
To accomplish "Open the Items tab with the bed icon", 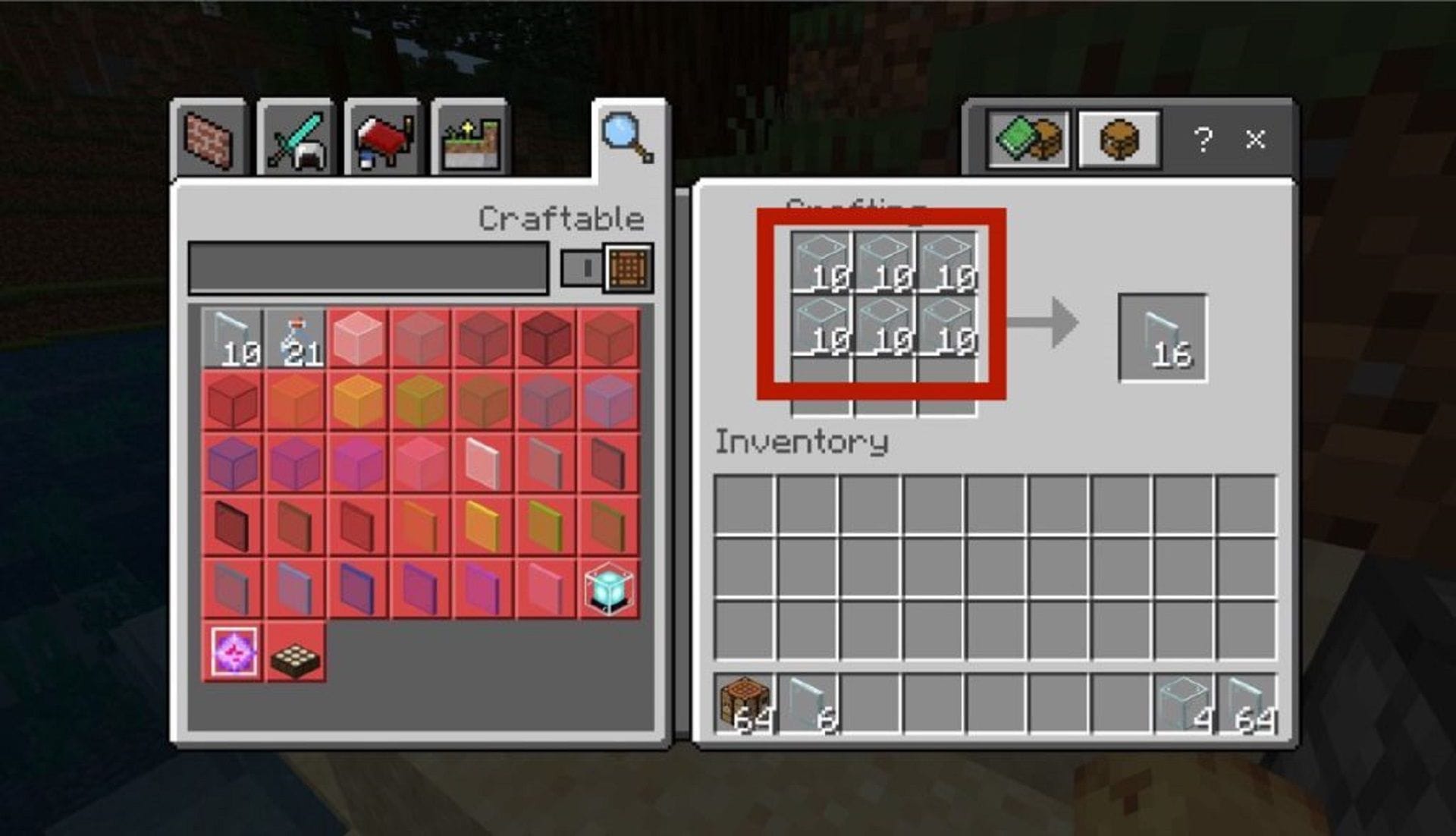I will click(x=381, y=137).
